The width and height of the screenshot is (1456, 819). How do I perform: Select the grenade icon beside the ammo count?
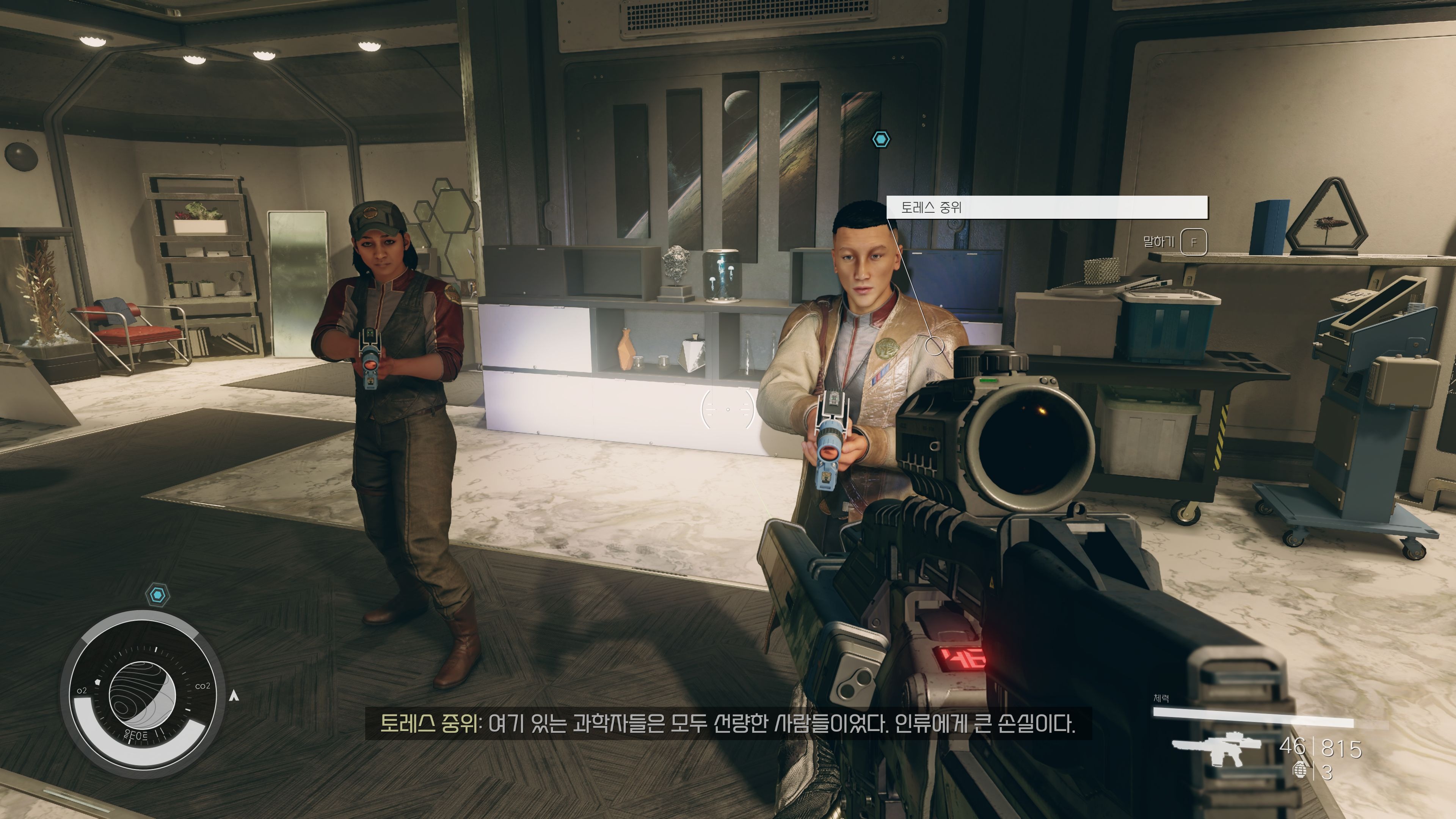coord(1300,770)
